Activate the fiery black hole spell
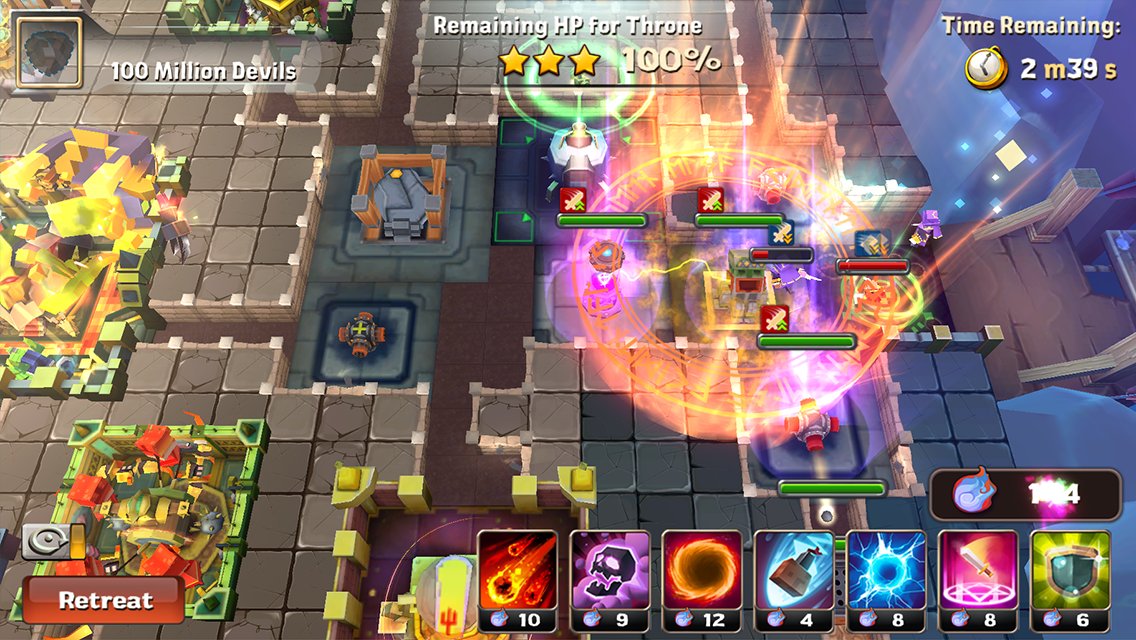Viewport: 1136px width, 640px height. pos(702,572)
